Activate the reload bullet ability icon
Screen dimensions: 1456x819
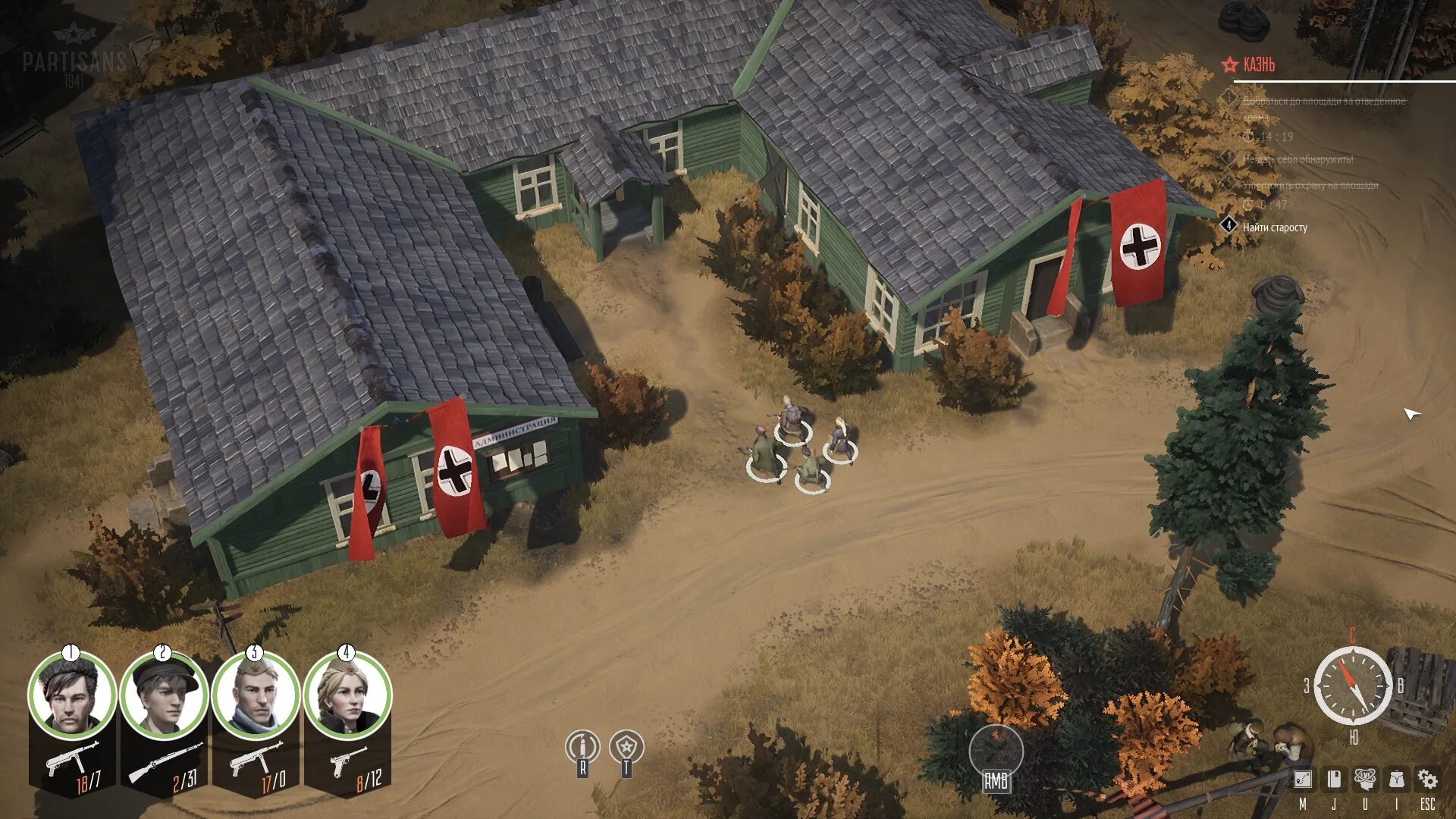(x=582, y=748)
